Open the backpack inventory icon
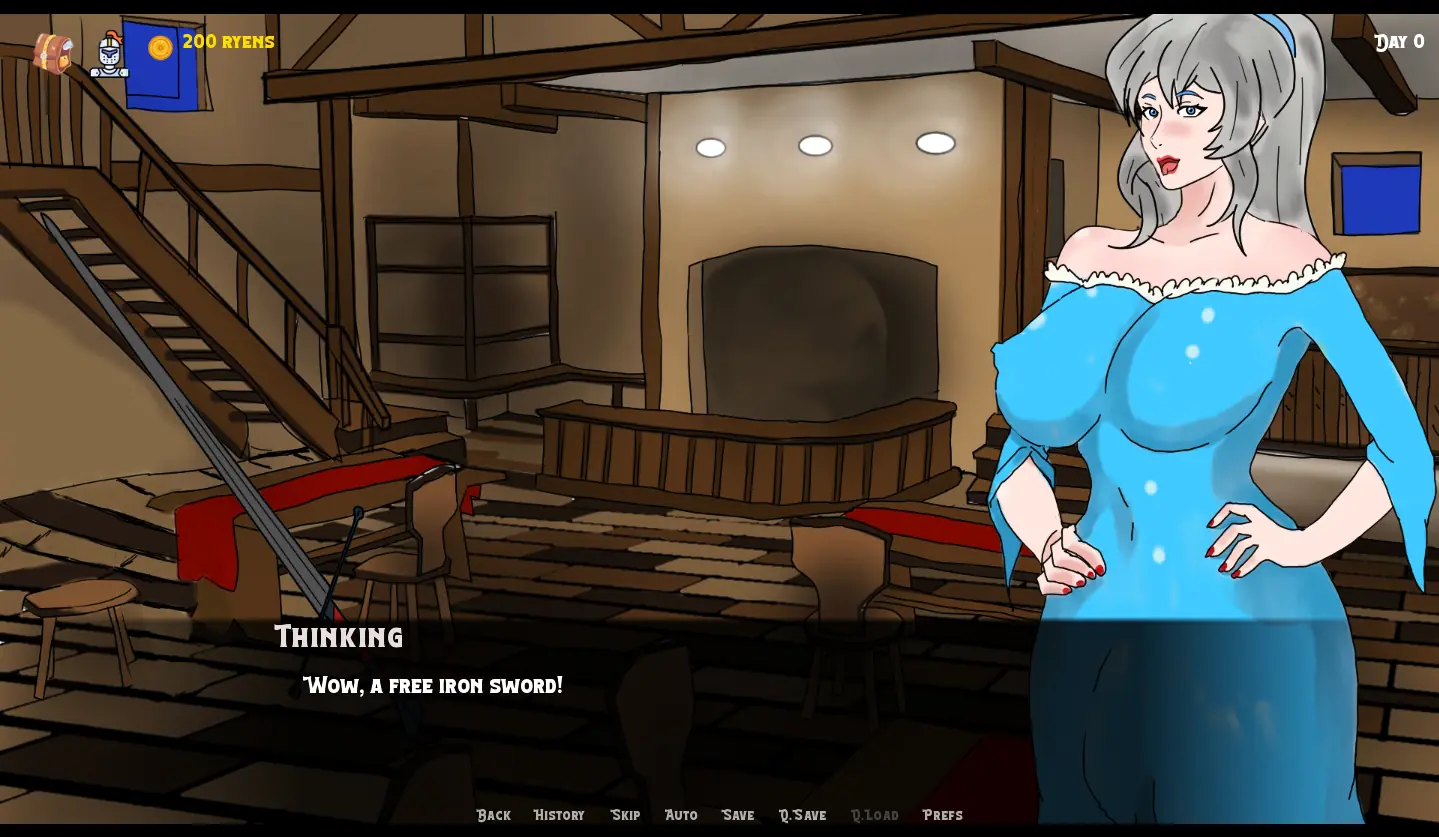This screenshot has height=837, width=1439. click(x=52, y=53)
